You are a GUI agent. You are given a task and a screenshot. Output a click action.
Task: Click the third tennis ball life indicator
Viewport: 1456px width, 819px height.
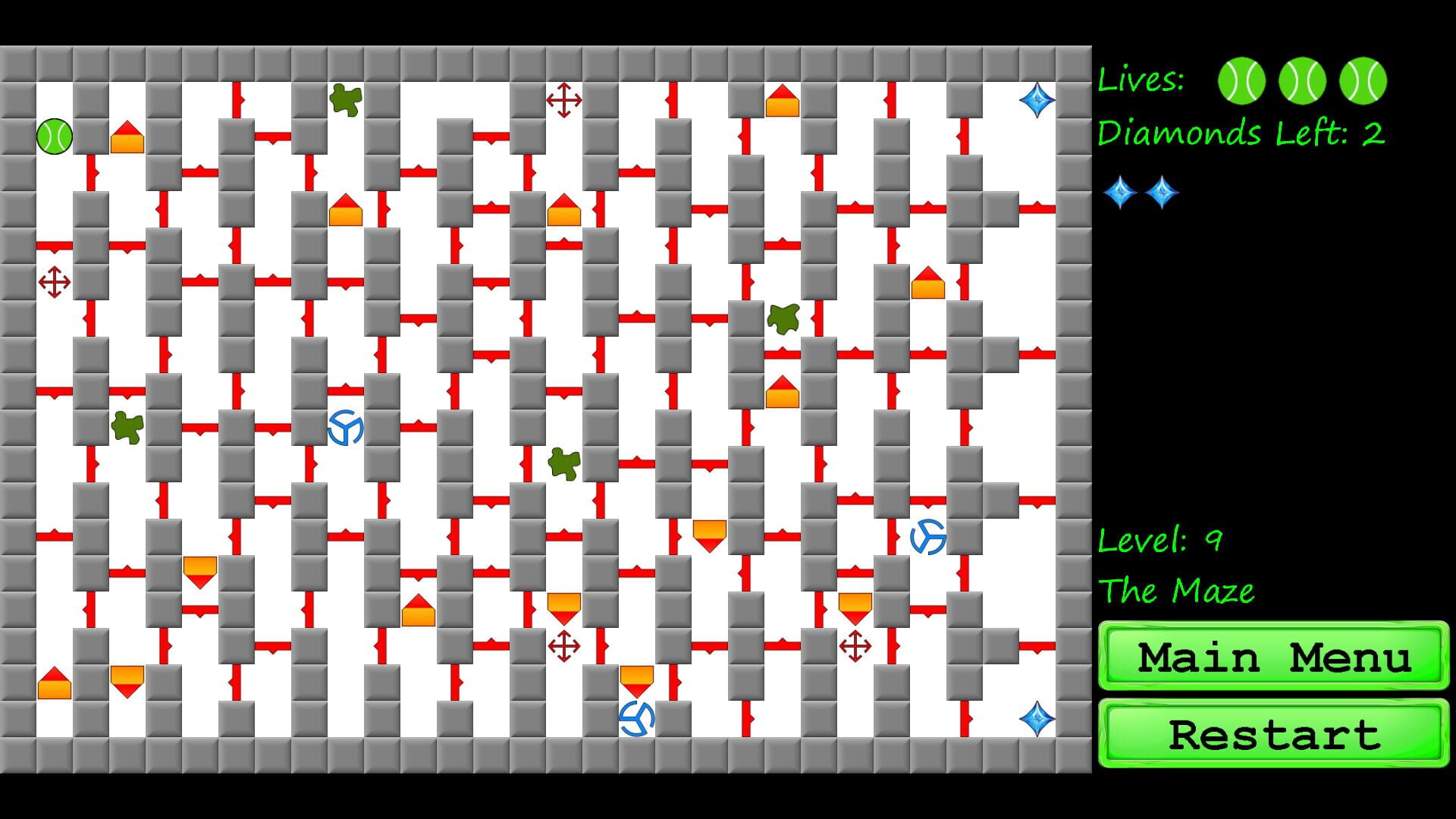coord(1363,81)
